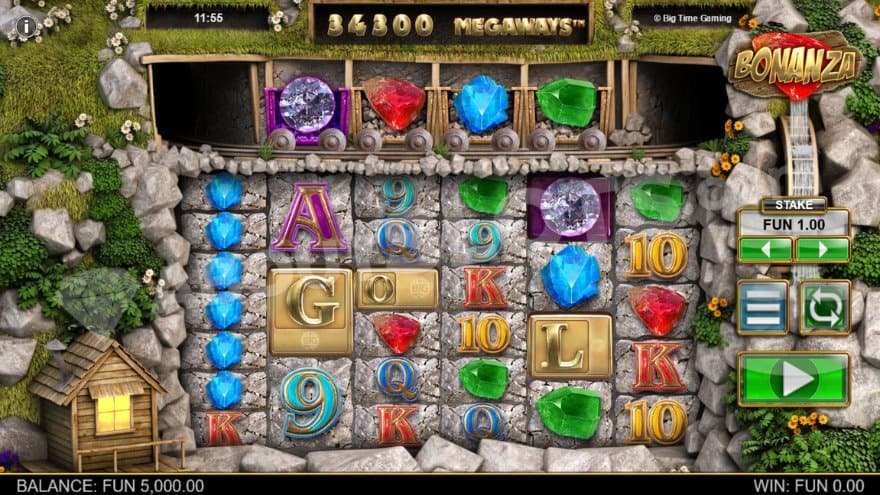Open the blue menu button
The image size is (880, 495).
click(763, 307)
